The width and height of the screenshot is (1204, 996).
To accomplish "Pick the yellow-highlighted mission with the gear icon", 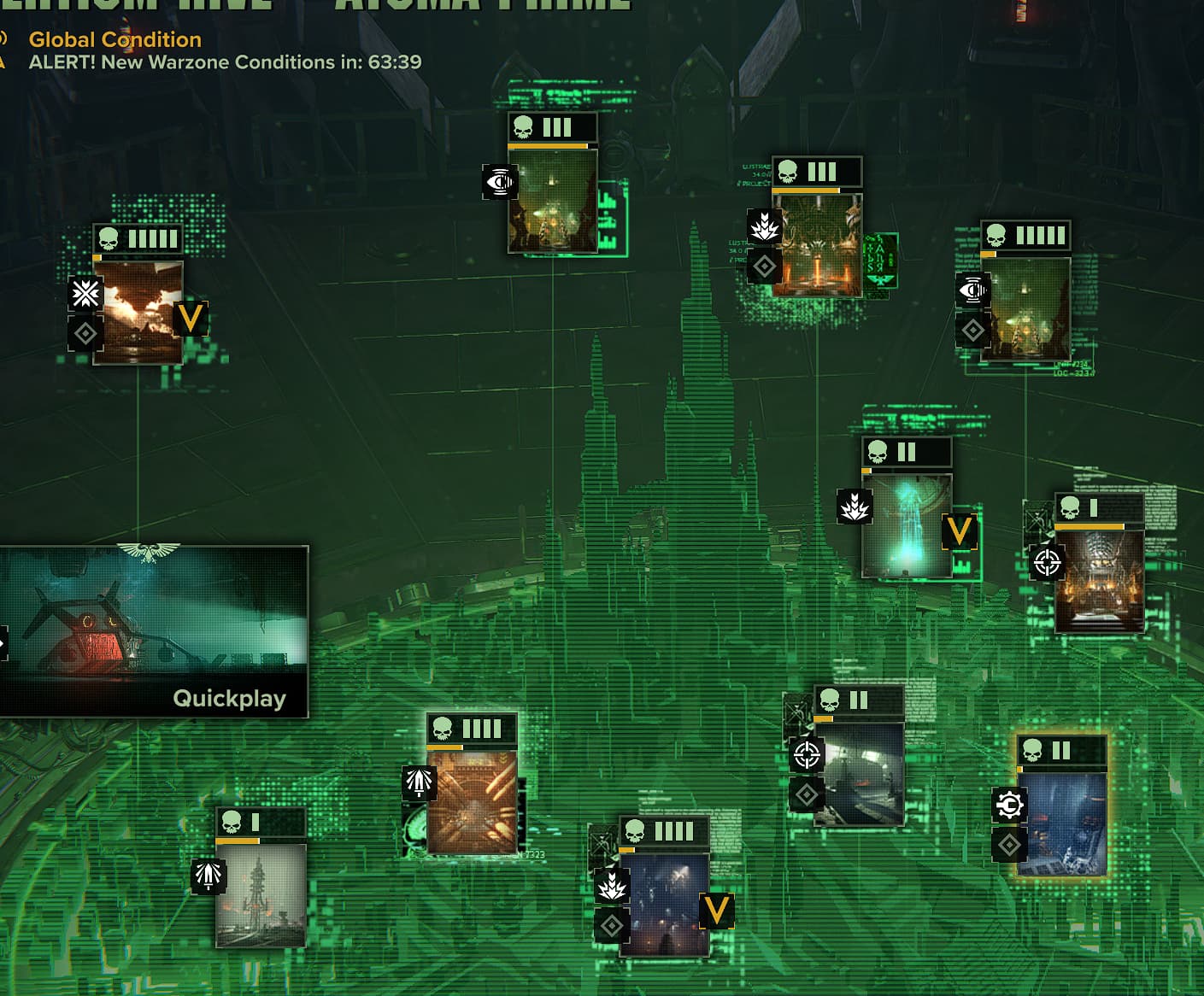I will (1062, 824).
